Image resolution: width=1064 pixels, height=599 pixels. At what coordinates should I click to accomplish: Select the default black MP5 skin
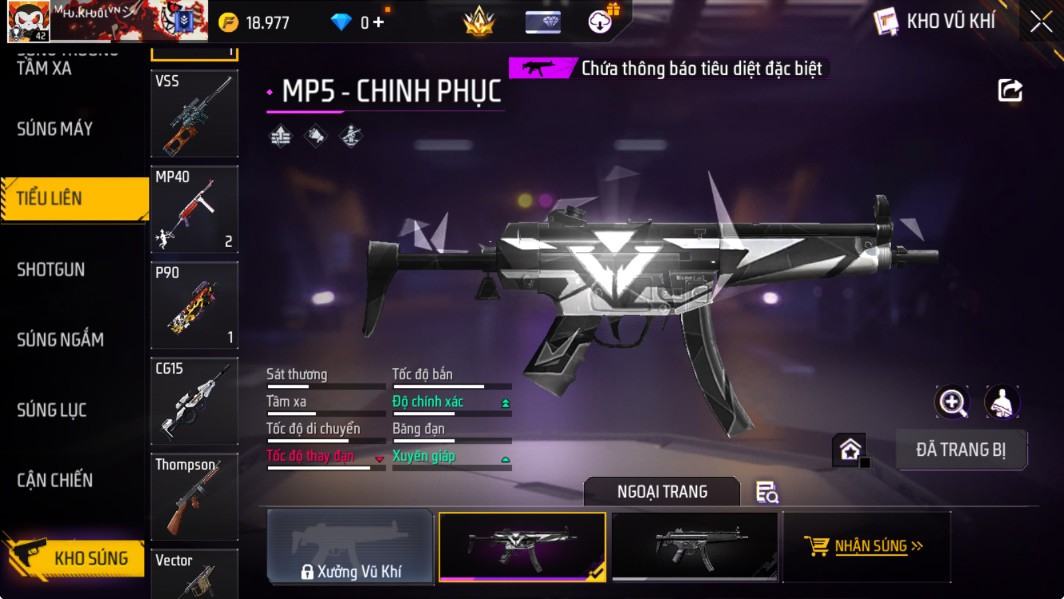pyautogui.click(x=695, y=546)
